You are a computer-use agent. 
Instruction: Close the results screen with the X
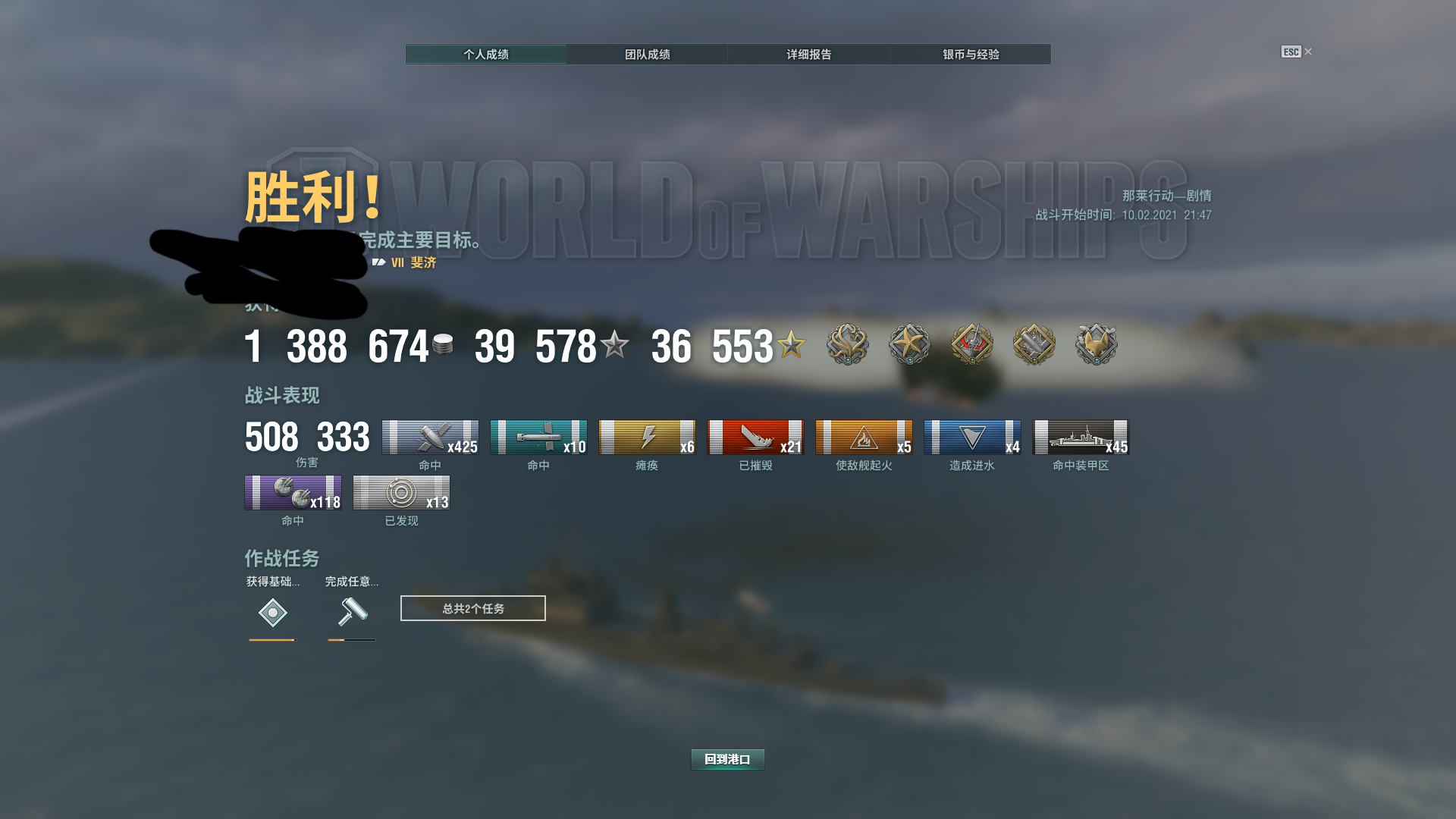(1308, 52)
